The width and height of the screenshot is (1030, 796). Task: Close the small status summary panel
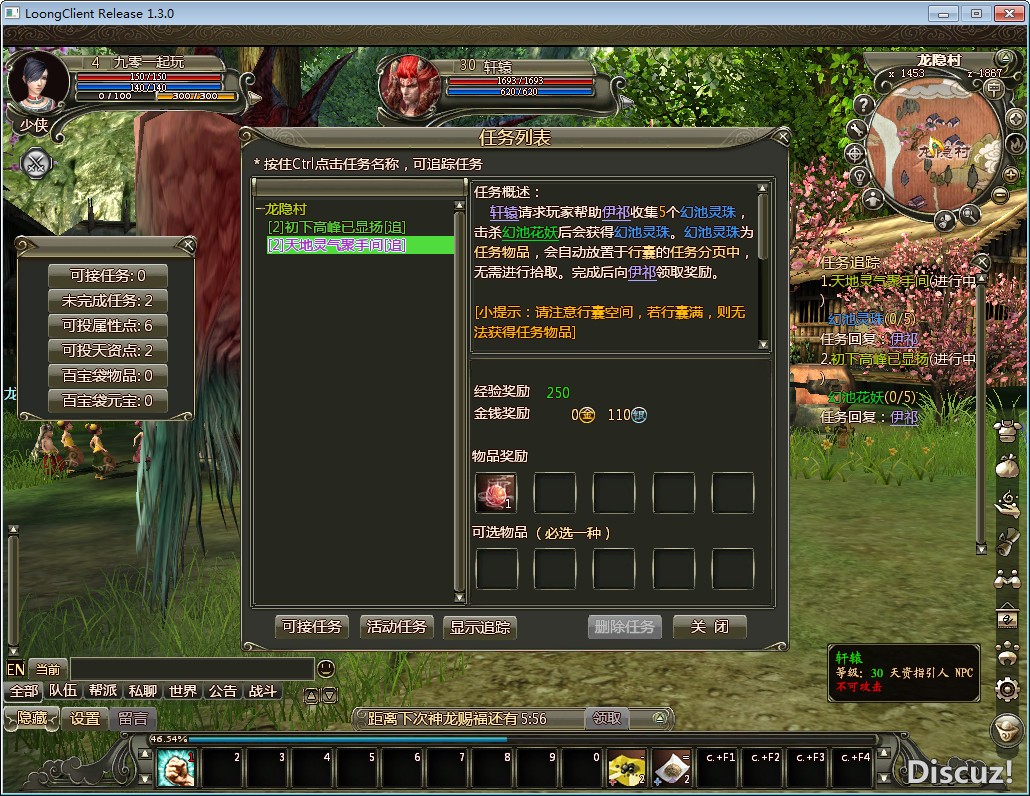186,246
